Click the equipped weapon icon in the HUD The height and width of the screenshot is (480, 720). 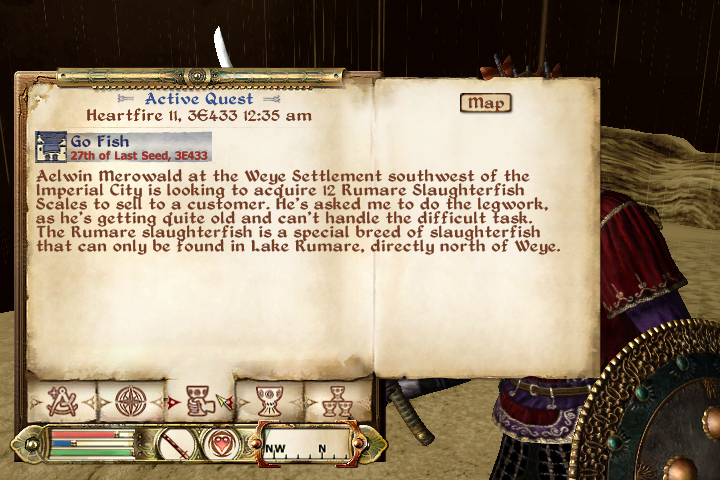pos(176,441)
